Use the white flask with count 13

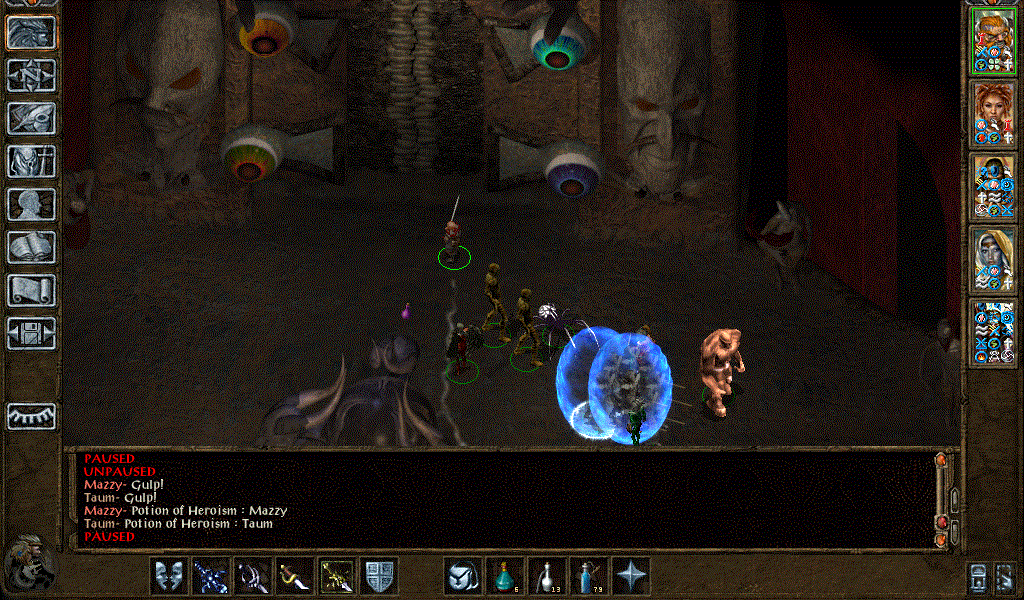click(547, 576)
